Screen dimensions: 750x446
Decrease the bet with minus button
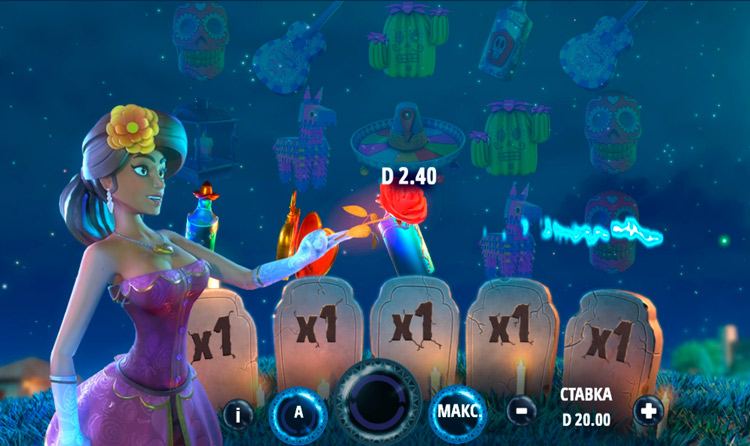[x=520, y=410]
